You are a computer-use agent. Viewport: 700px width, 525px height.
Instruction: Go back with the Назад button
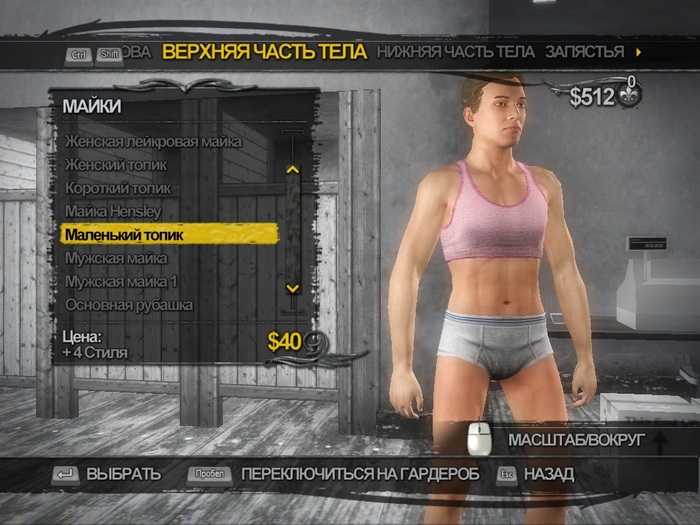pyautogui.click(x=550, y=474)
